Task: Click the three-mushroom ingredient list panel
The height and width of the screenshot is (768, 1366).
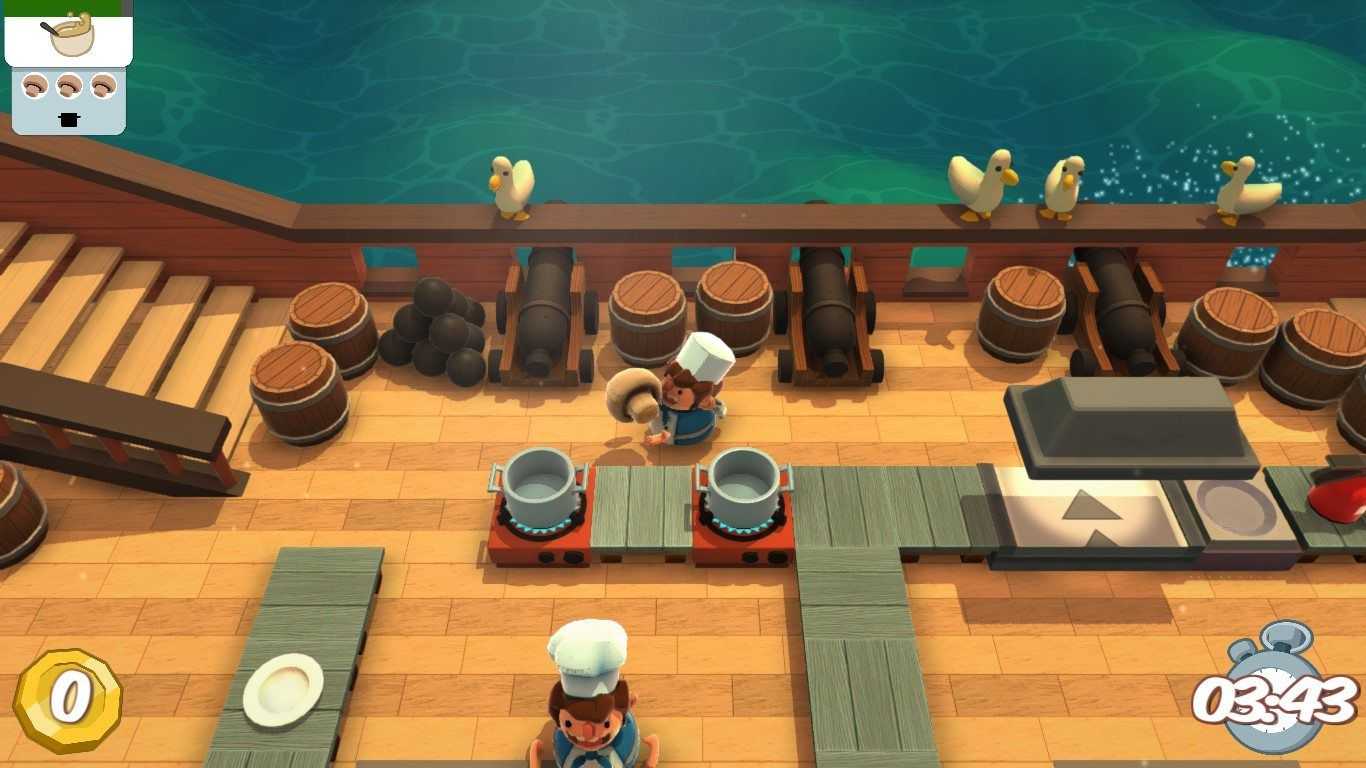Action: pos(68,99)
